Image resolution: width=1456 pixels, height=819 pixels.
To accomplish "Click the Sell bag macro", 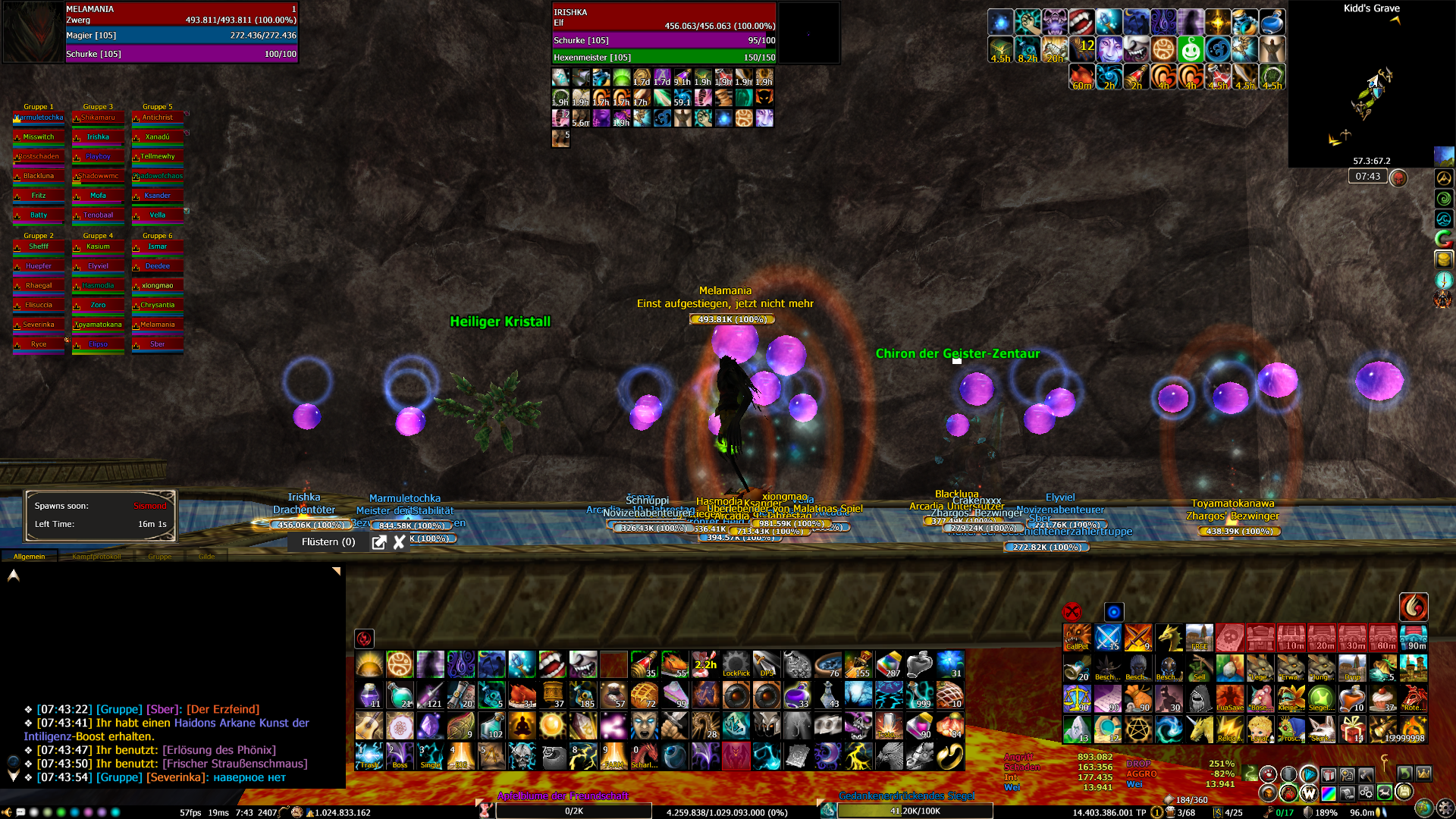I will [1199, 668].
